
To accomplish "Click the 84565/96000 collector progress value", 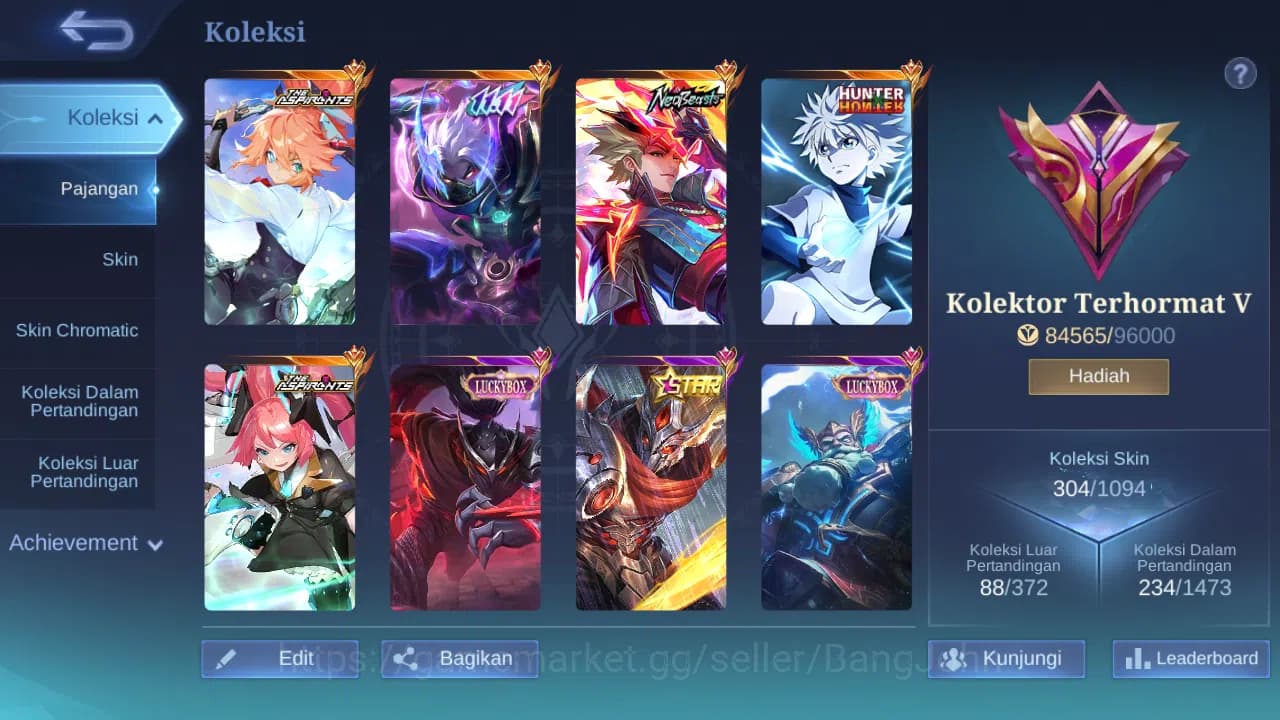I will coord(1110,336).
